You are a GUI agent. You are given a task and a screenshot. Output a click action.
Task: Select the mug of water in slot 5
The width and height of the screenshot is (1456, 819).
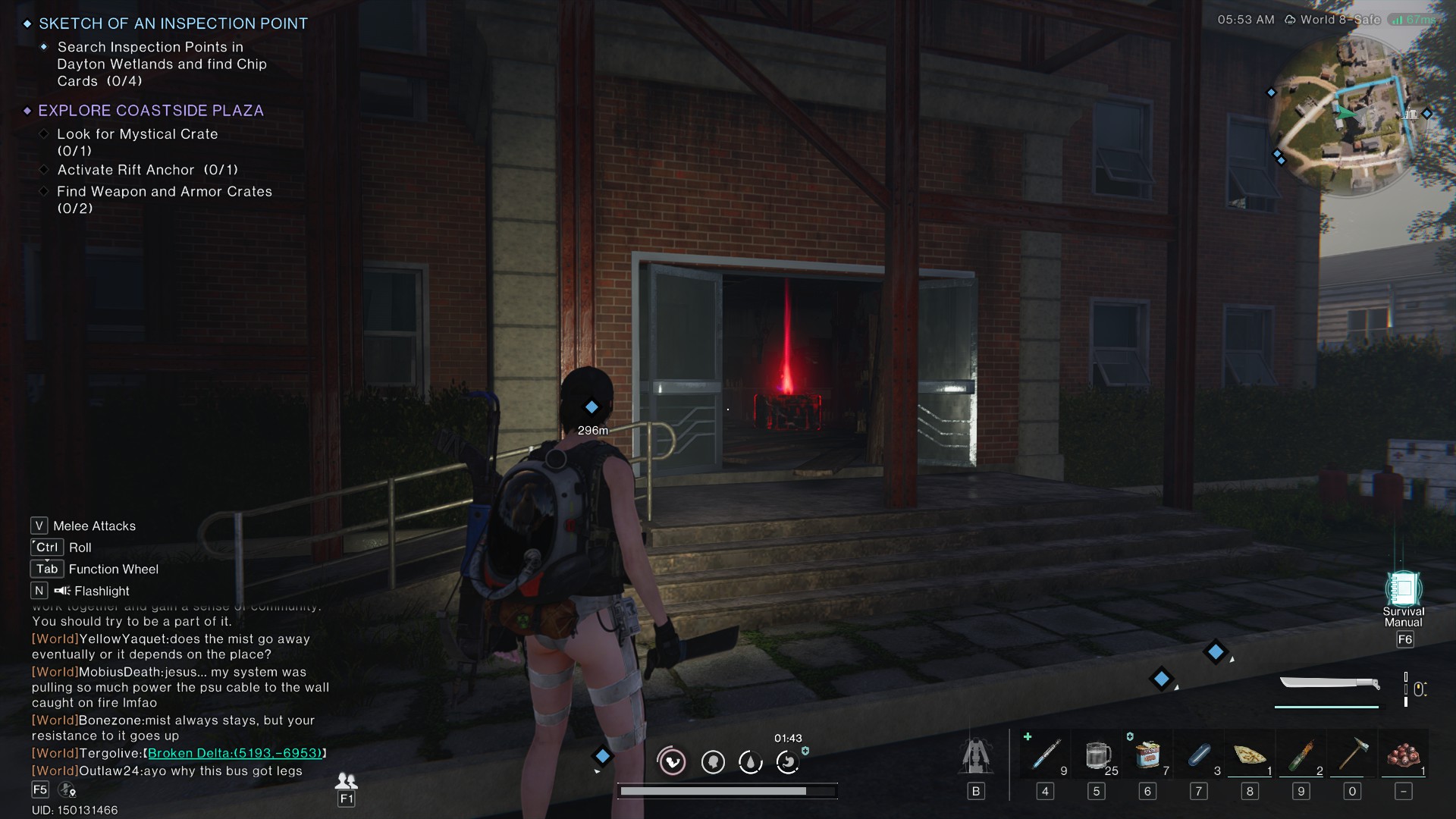point(1097,755)
